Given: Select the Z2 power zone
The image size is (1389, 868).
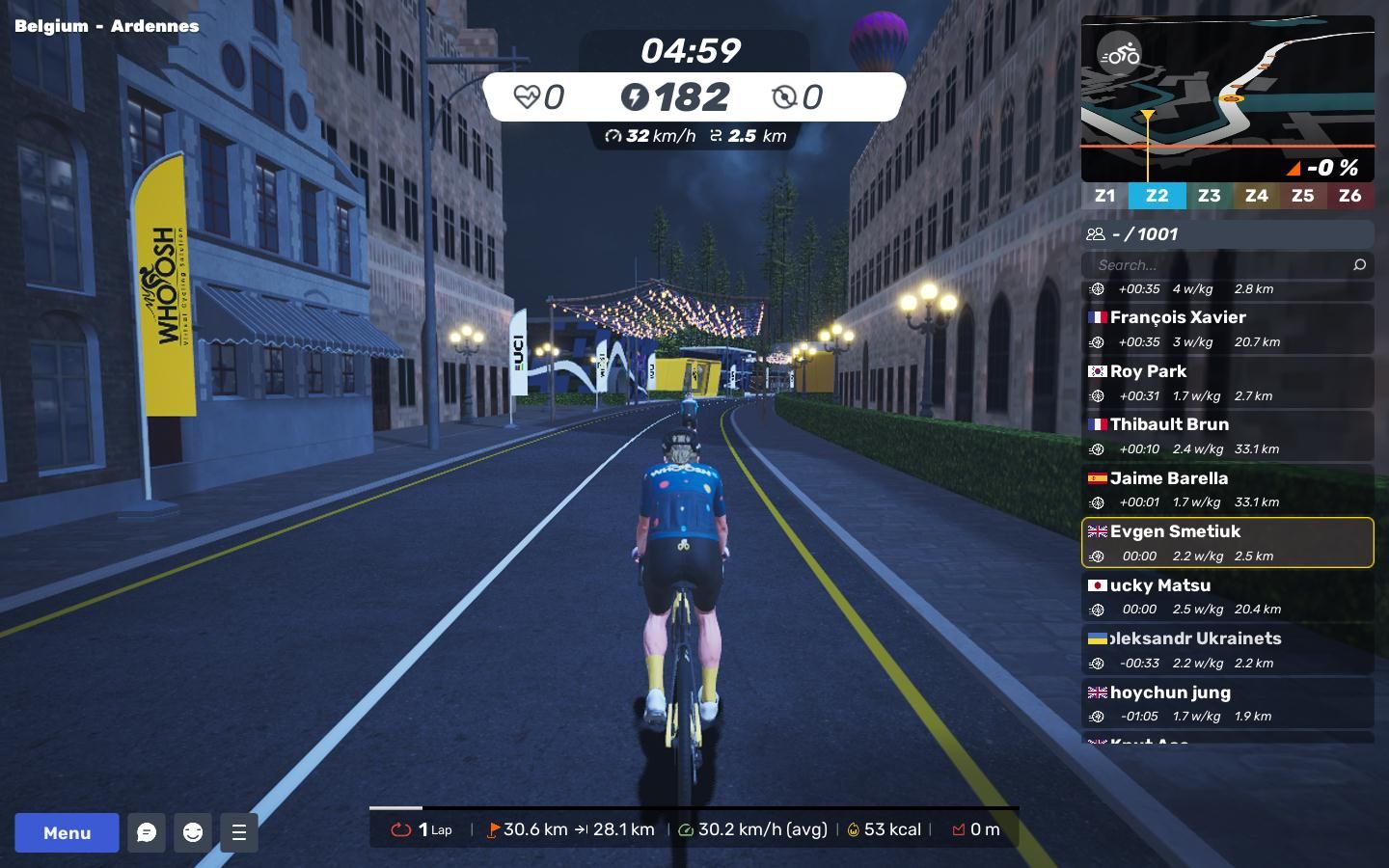Looking at the screenshot, I should click(1157, 196).
